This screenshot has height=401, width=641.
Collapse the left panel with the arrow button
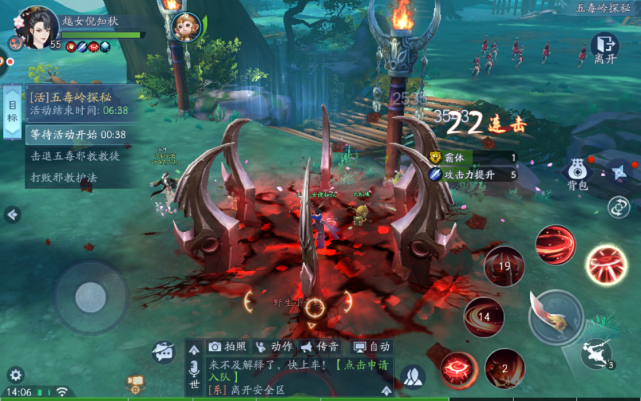coord(12,214)
